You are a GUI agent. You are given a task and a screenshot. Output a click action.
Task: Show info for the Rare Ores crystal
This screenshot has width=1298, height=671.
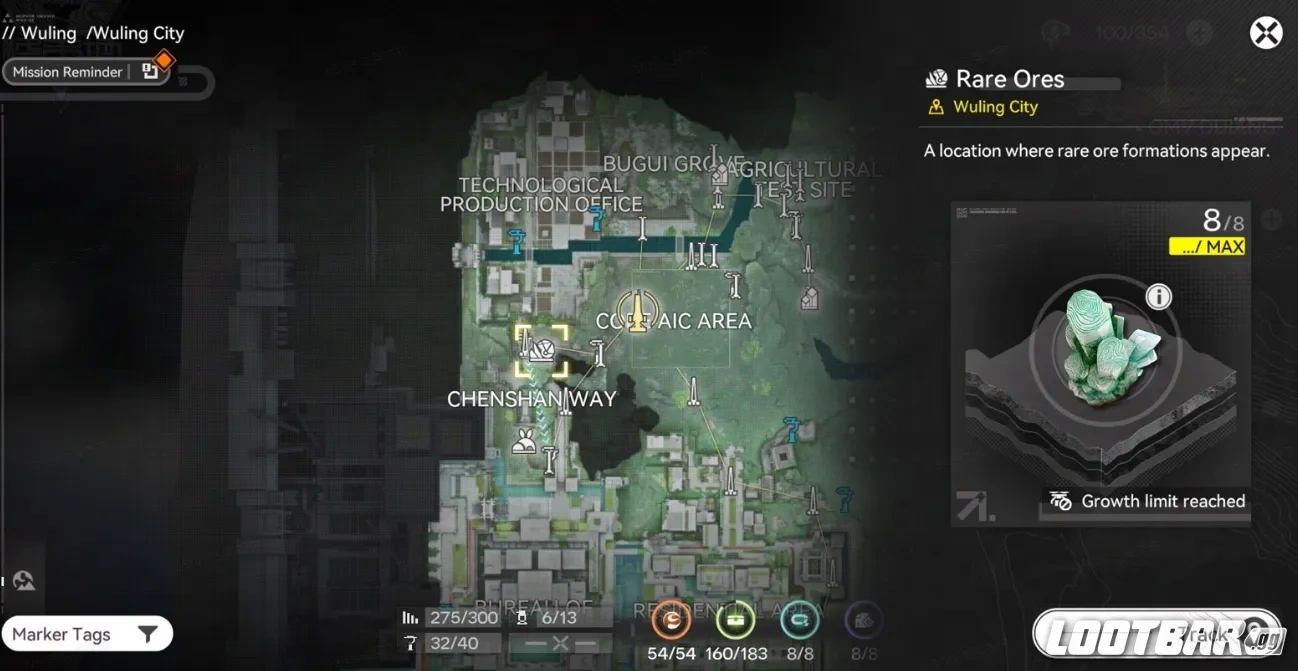coord(1158,297)
